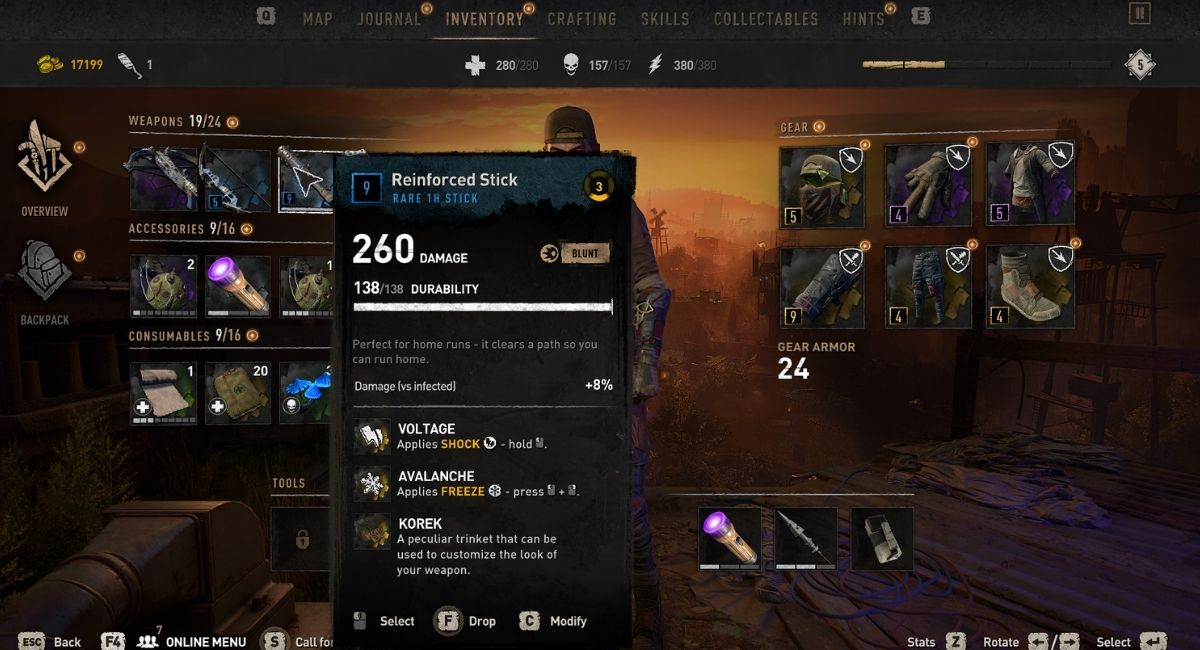
Task: Show the Skills tab
Action: (x=665, y=19)
